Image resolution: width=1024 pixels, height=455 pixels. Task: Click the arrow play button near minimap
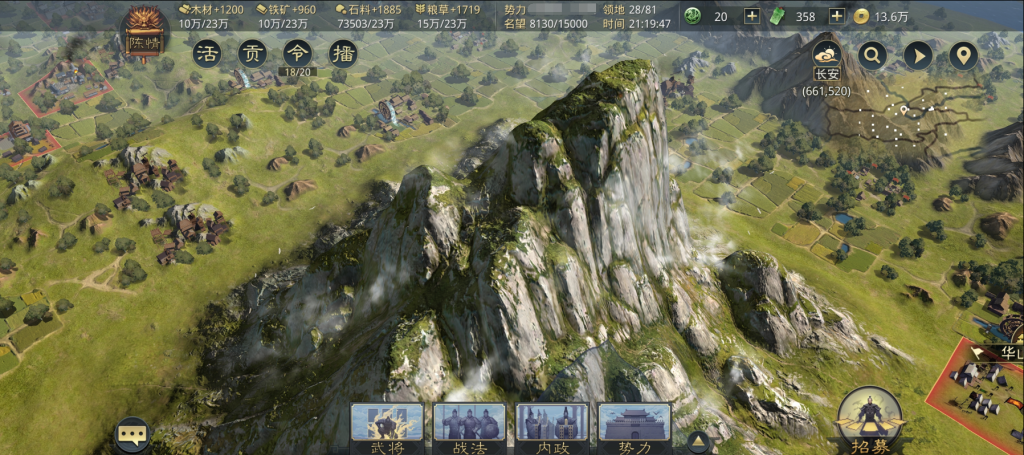[918, 55]
